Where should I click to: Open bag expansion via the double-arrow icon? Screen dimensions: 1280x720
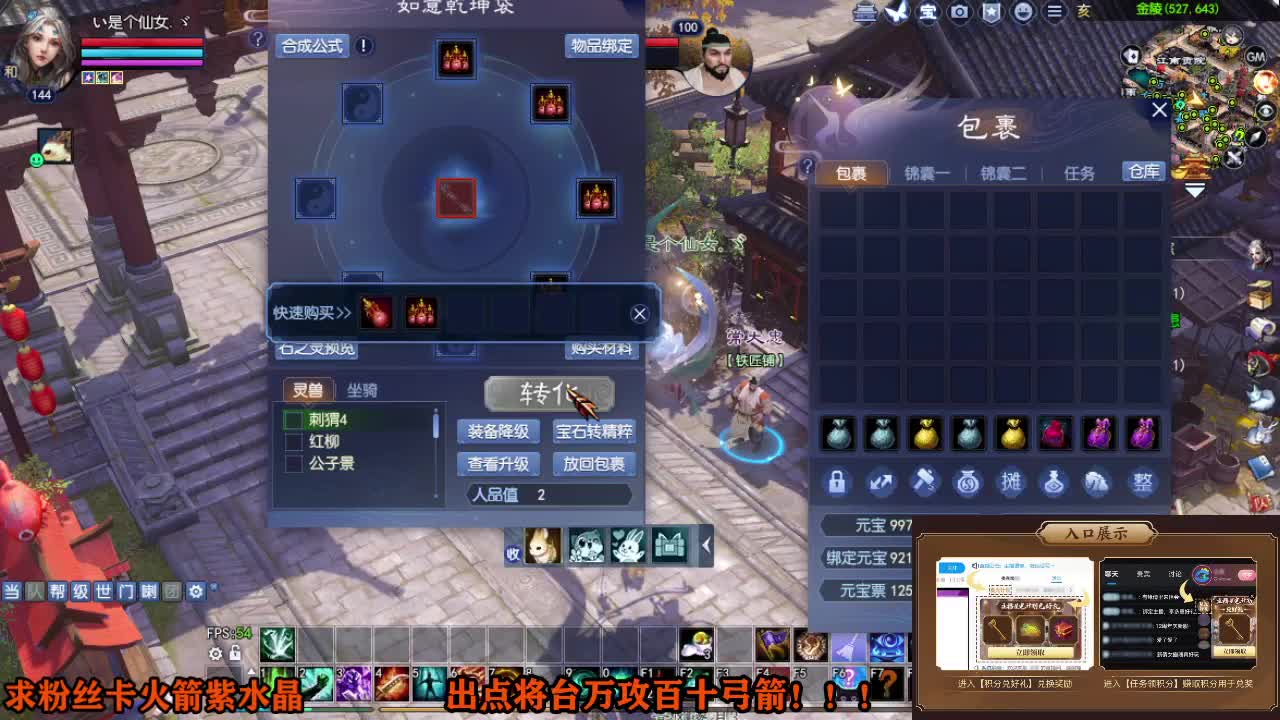881,482
